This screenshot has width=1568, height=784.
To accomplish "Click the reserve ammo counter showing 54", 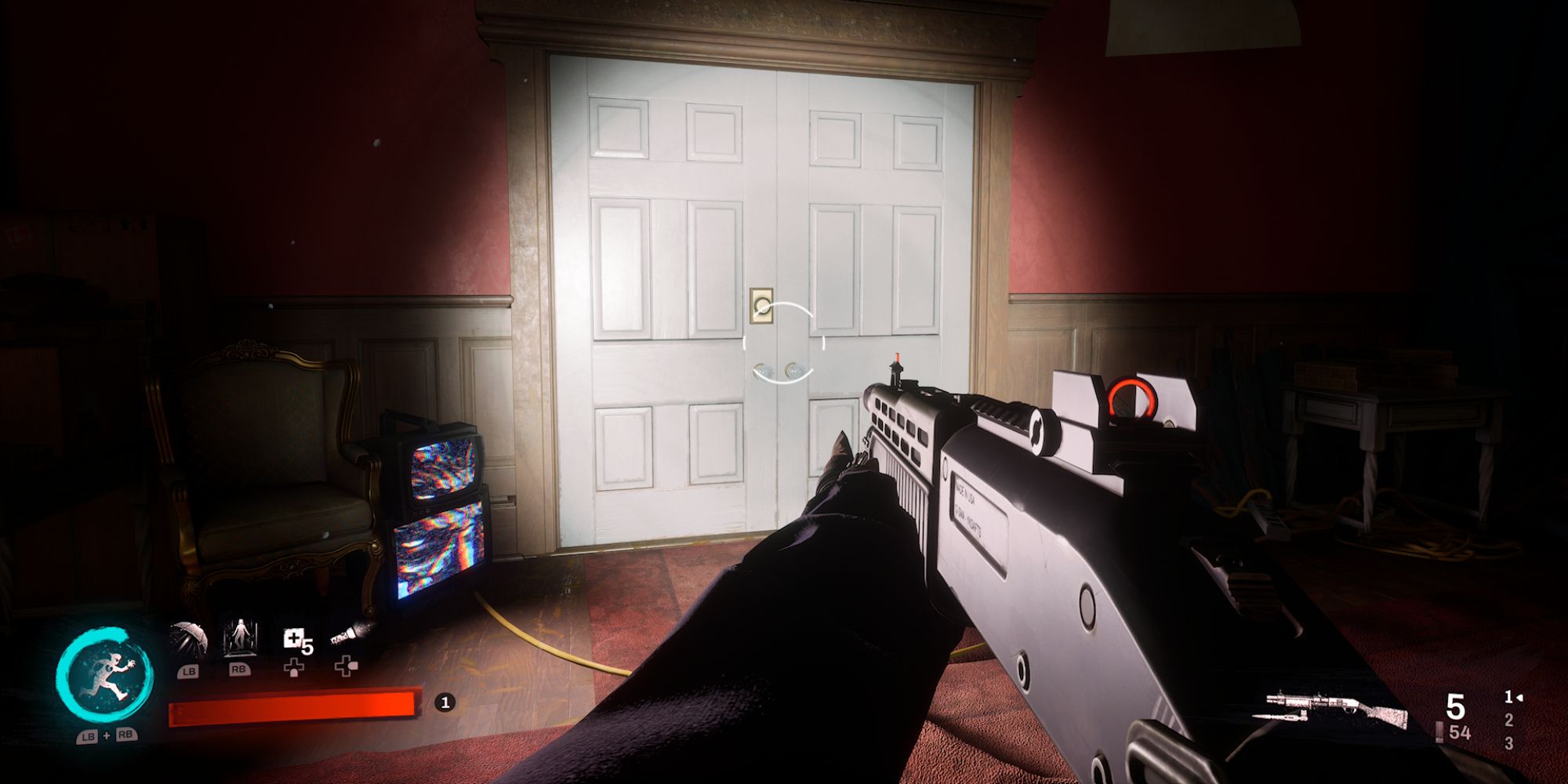I will (x=1460, y=732).
